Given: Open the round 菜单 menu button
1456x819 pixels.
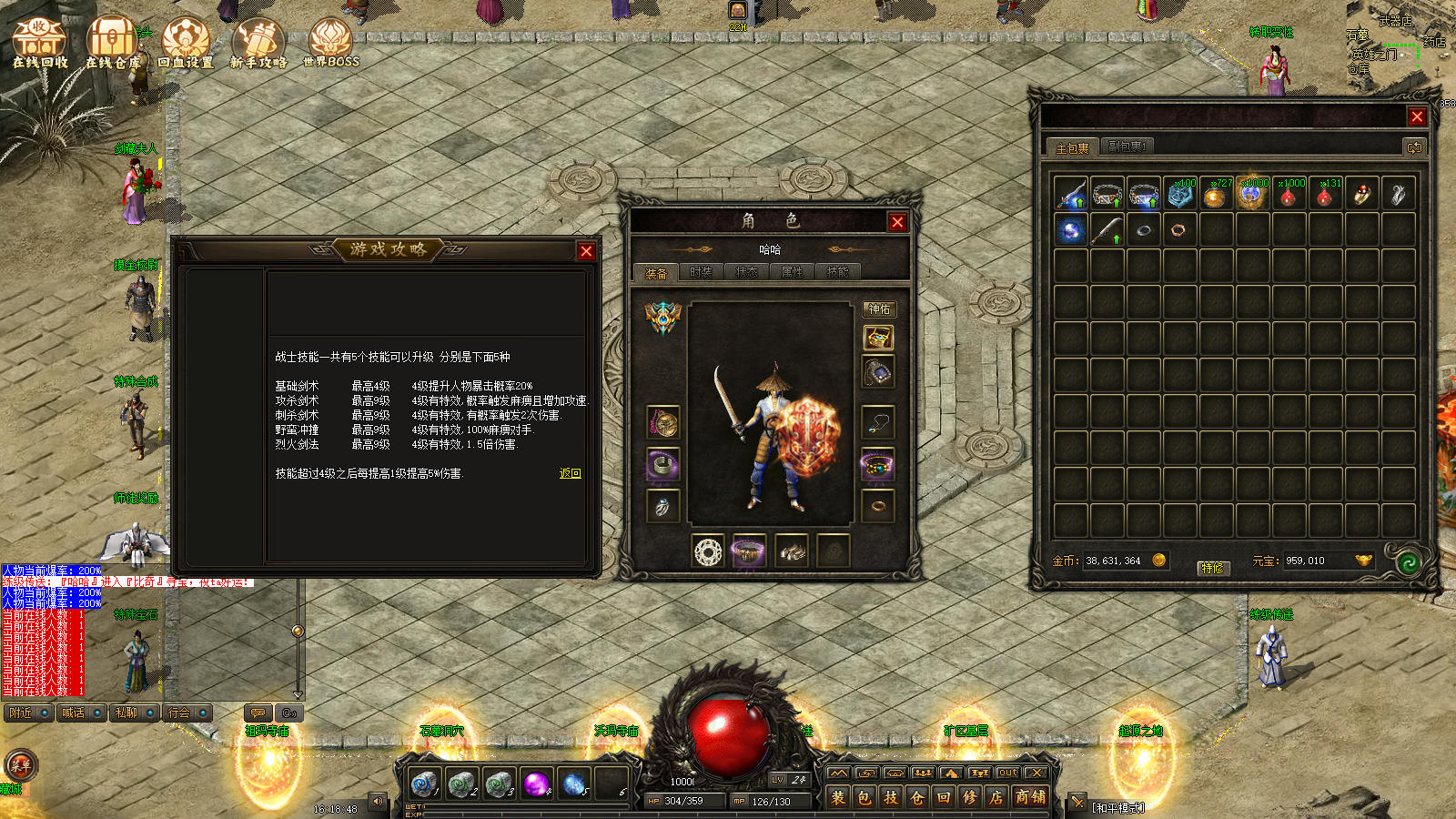Looking at the screenshot, I should pyautogui.click(x=20, y=765).
